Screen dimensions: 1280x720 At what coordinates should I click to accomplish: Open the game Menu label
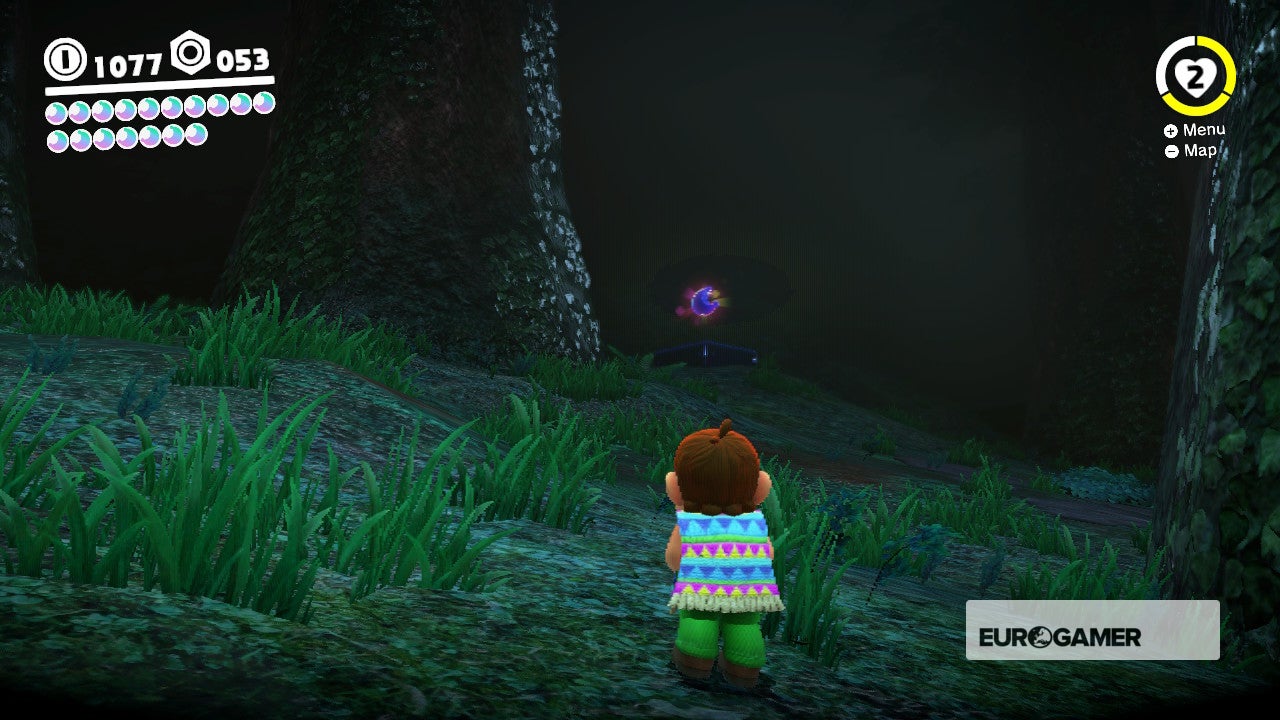(x=1205, y=130)
